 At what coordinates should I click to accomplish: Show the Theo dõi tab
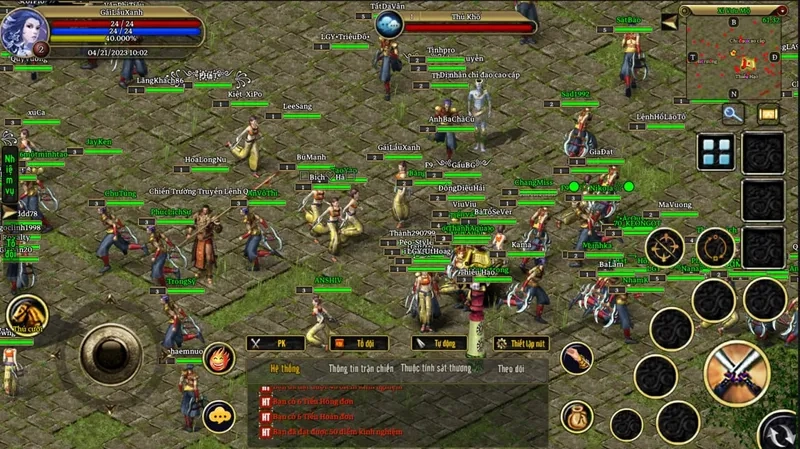point(511,368)
